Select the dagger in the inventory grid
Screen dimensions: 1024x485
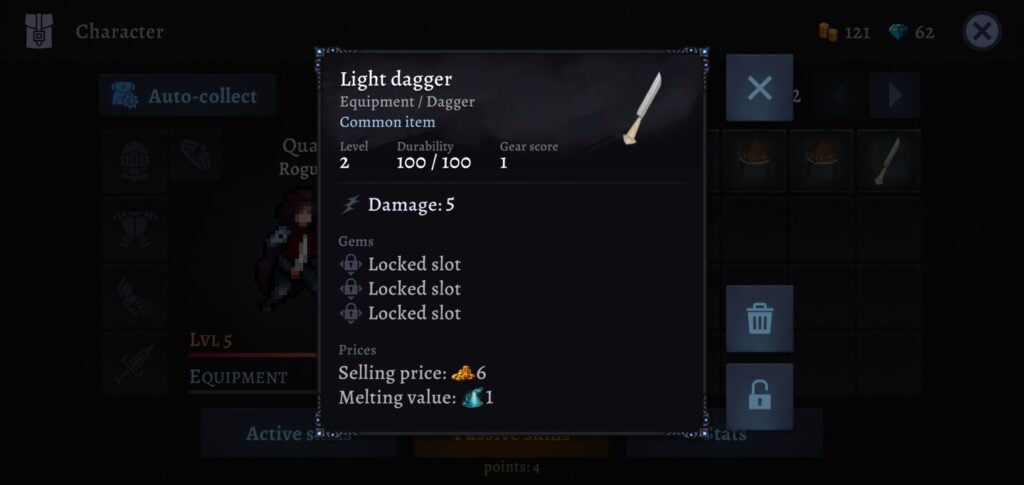point(887,161)
